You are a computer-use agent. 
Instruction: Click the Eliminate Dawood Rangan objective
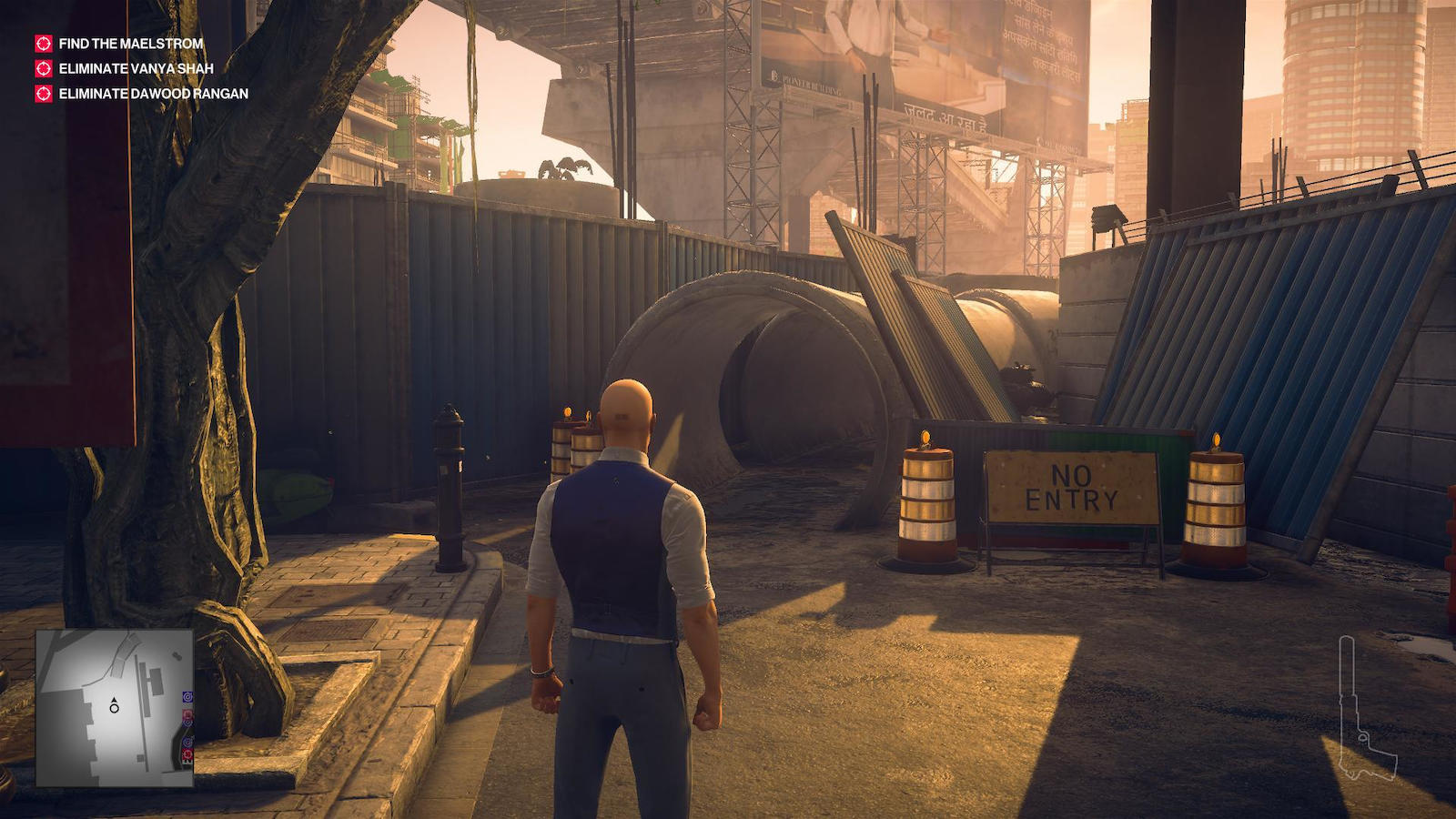153,93
